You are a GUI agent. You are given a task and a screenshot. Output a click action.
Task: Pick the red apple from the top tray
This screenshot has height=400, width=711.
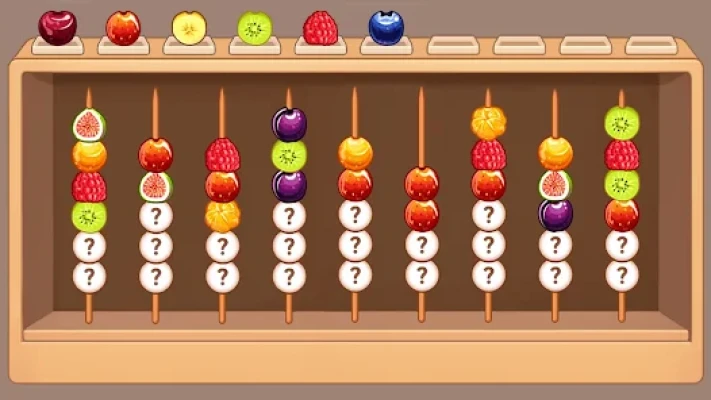coord(123,28)
